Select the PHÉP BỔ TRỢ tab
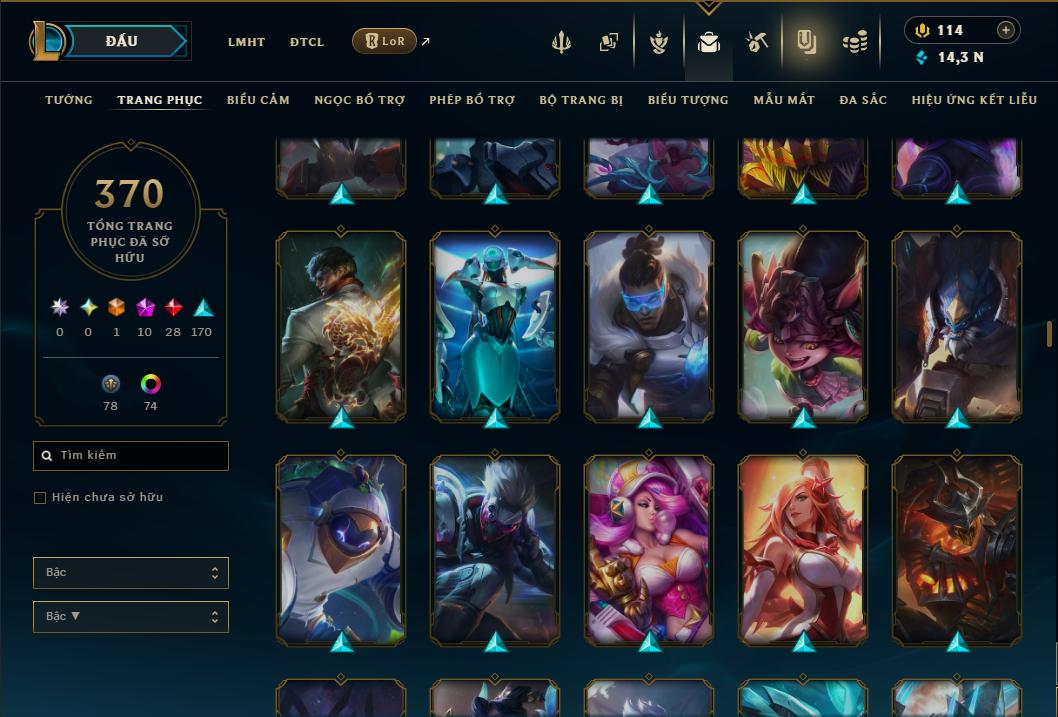 472,100
